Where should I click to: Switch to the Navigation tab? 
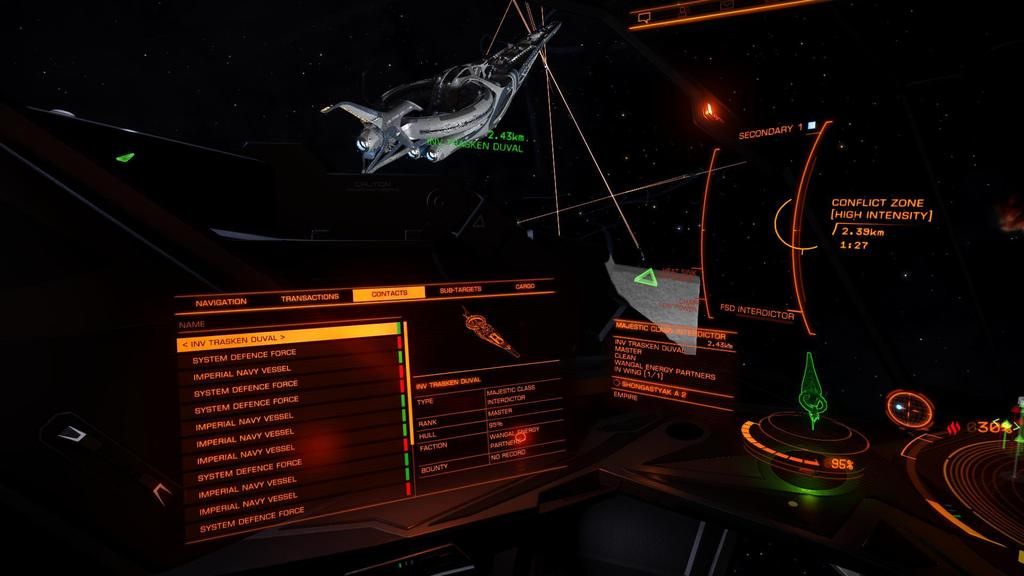(221, 301)
